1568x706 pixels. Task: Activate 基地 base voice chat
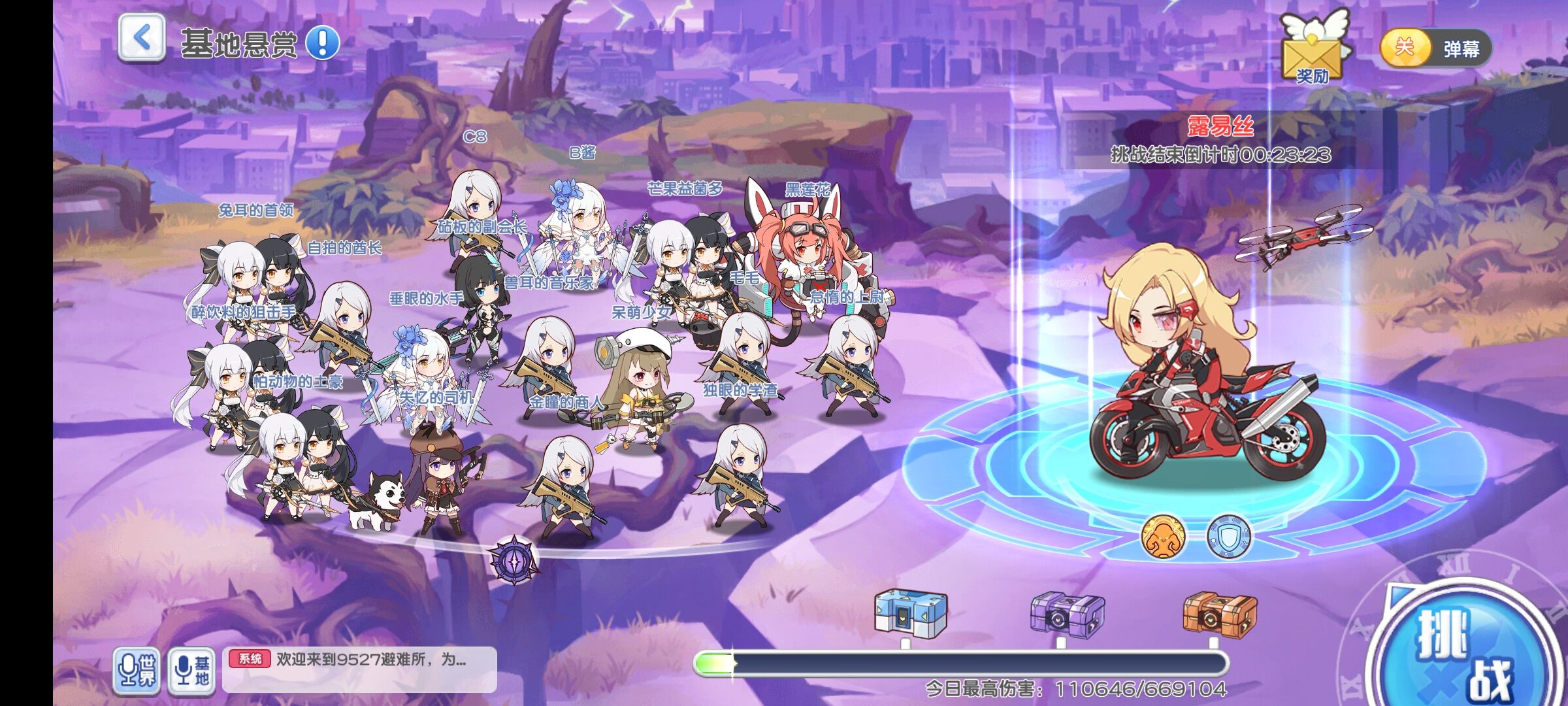191,669
